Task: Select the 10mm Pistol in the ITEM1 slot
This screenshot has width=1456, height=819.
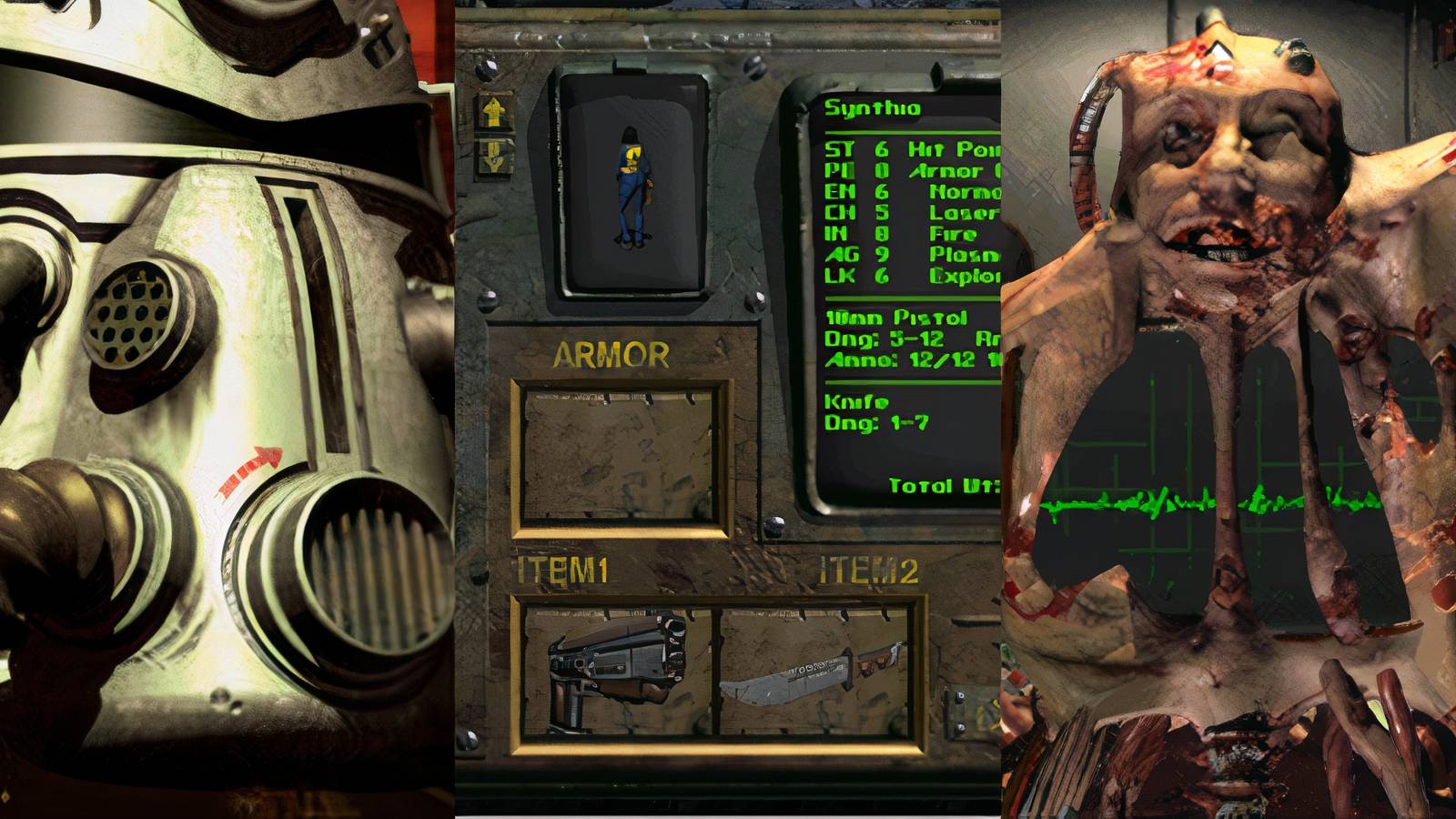Action: point(614,669)
